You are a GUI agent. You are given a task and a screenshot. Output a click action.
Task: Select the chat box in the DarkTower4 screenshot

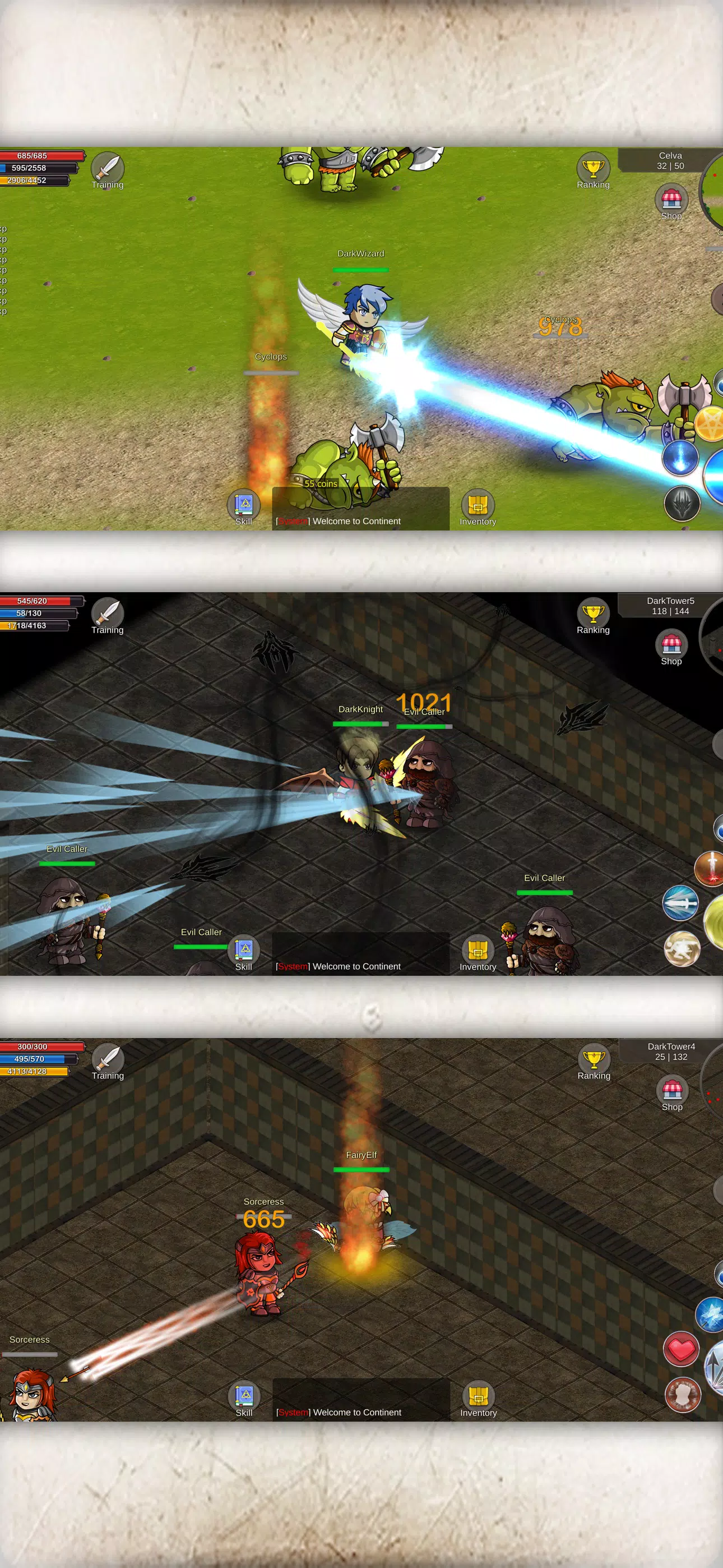(361, 1400)
